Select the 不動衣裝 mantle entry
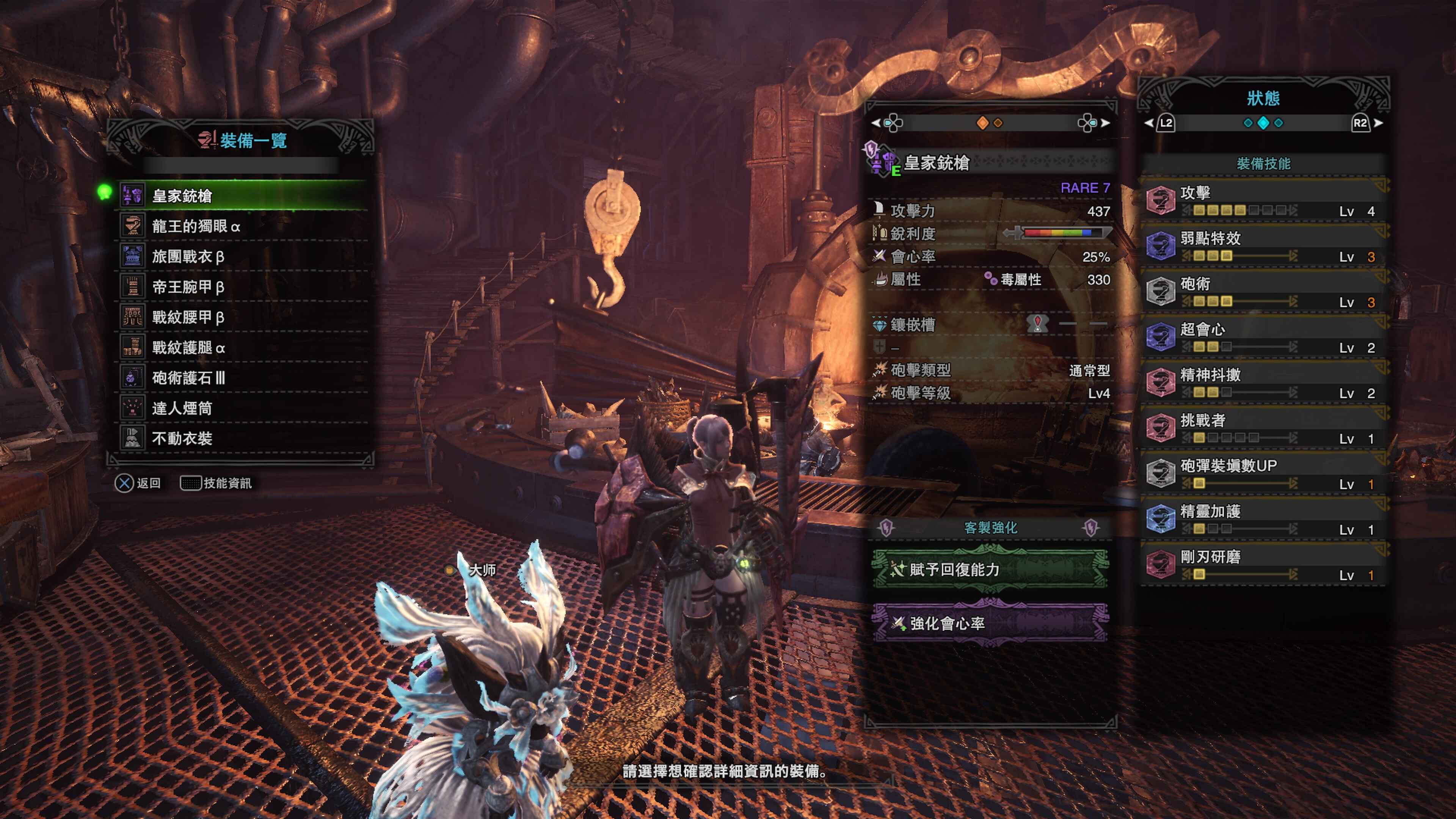Viewport: 1456px width, 819px height. coord(243,439)
